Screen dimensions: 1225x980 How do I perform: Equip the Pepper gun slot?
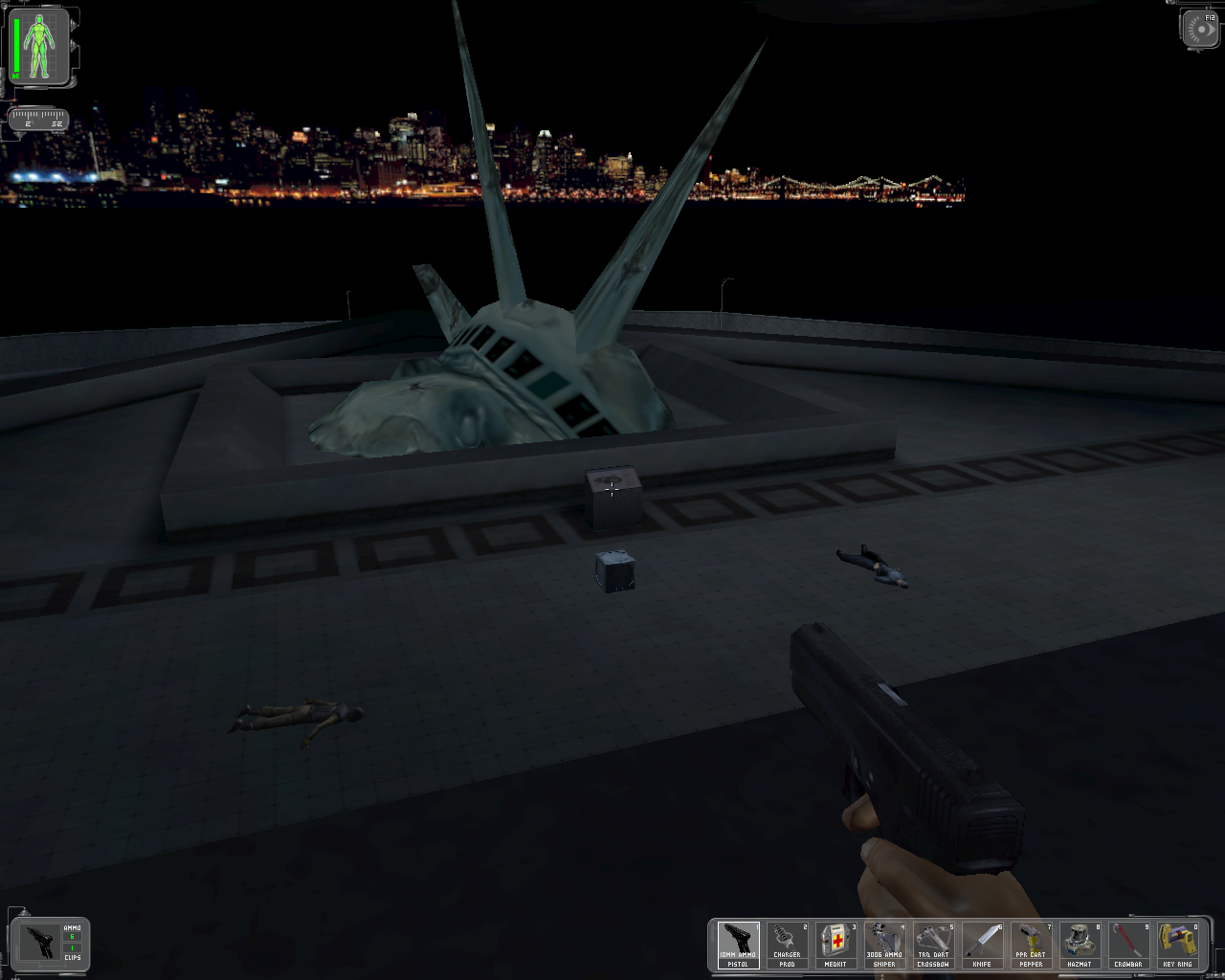point(1031,944)
